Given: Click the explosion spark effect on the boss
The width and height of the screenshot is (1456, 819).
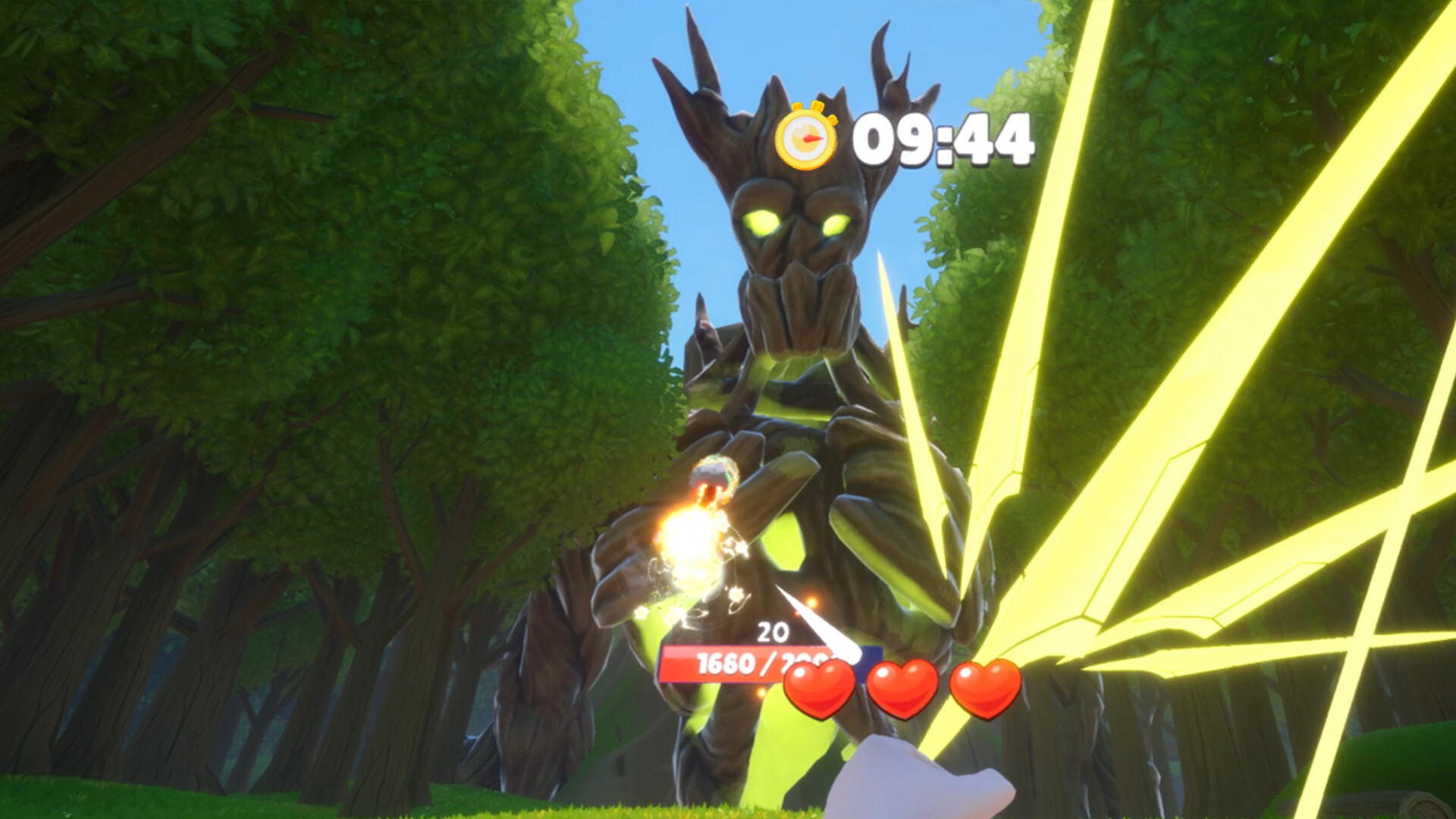Looking at the screenshot, I should tap(694, 542).
